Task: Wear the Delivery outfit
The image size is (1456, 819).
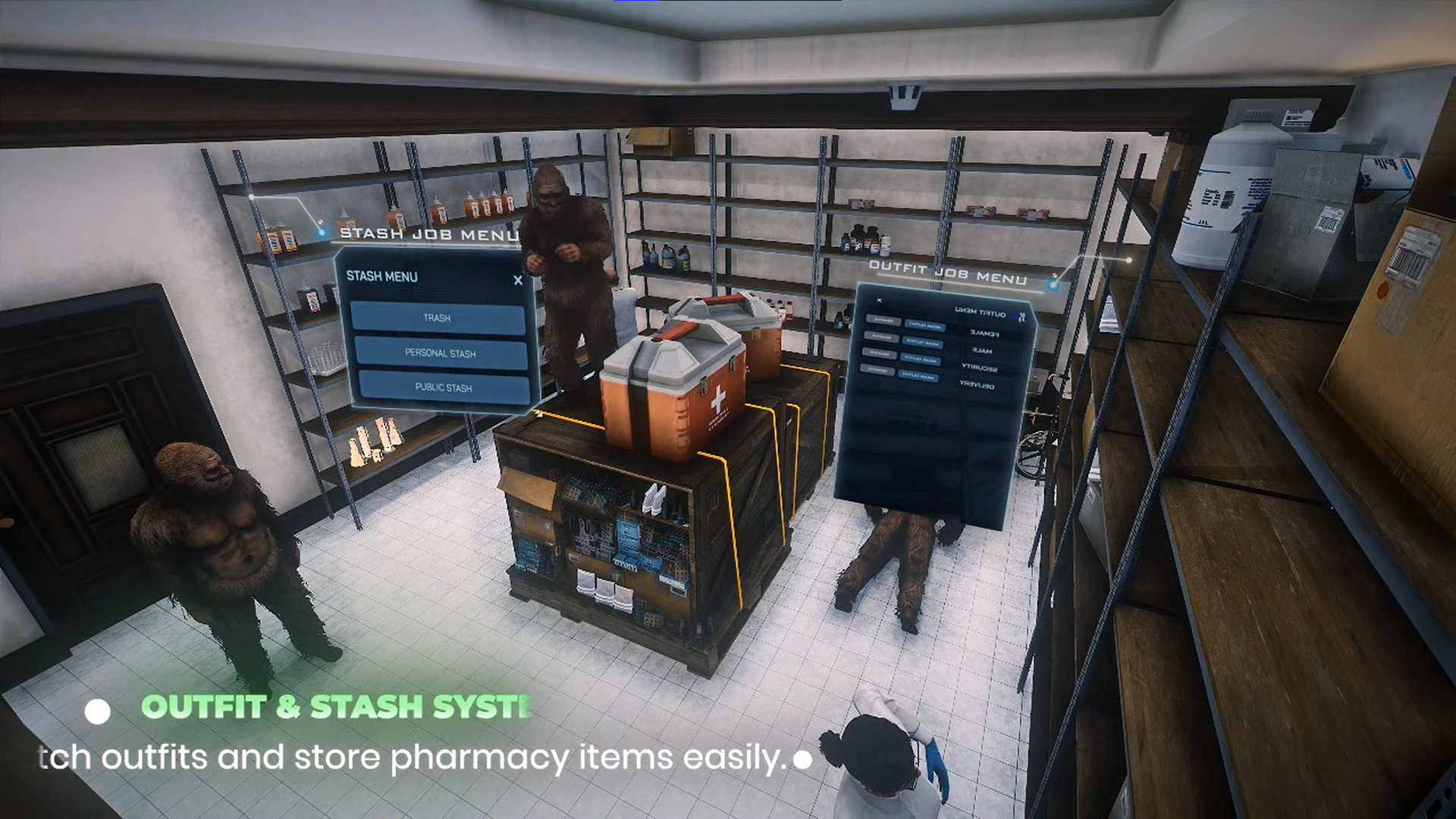Action: pyautogui.click(x=918, y=375)
